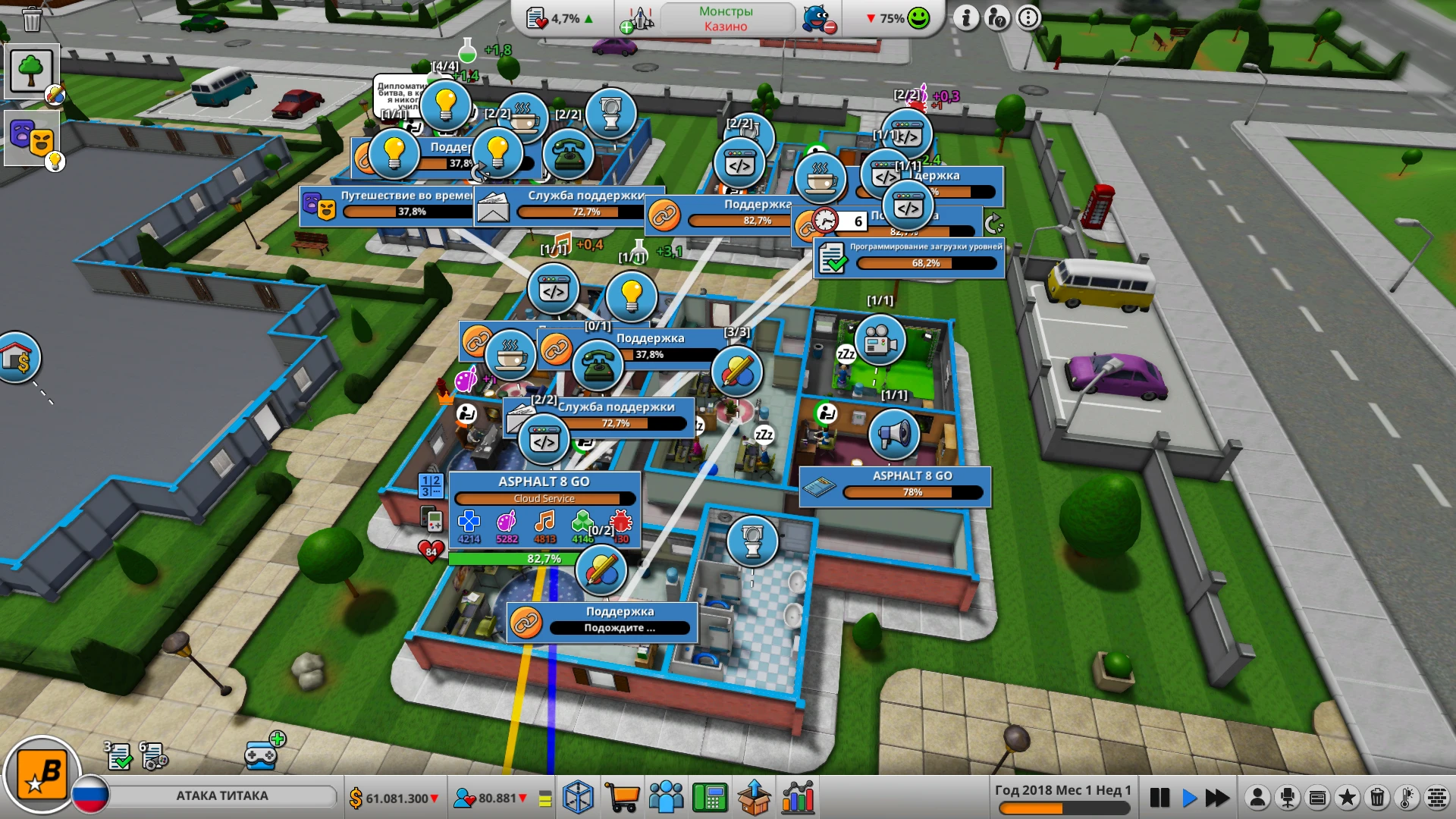Open the staff menu with the people icon
1456x819 pixels.
tap(667, 796)
